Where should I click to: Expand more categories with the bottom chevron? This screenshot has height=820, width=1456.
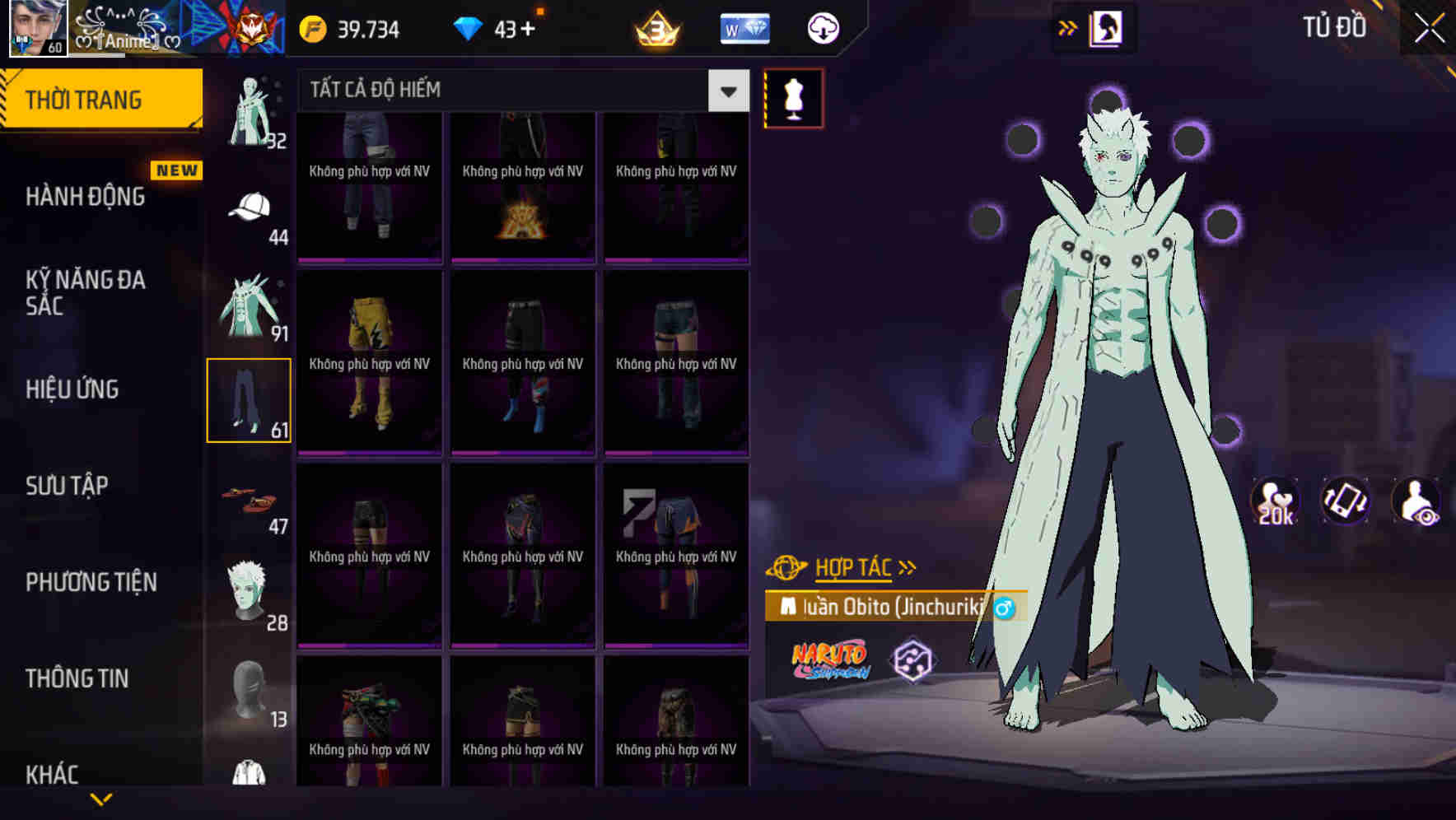(101, 799)
